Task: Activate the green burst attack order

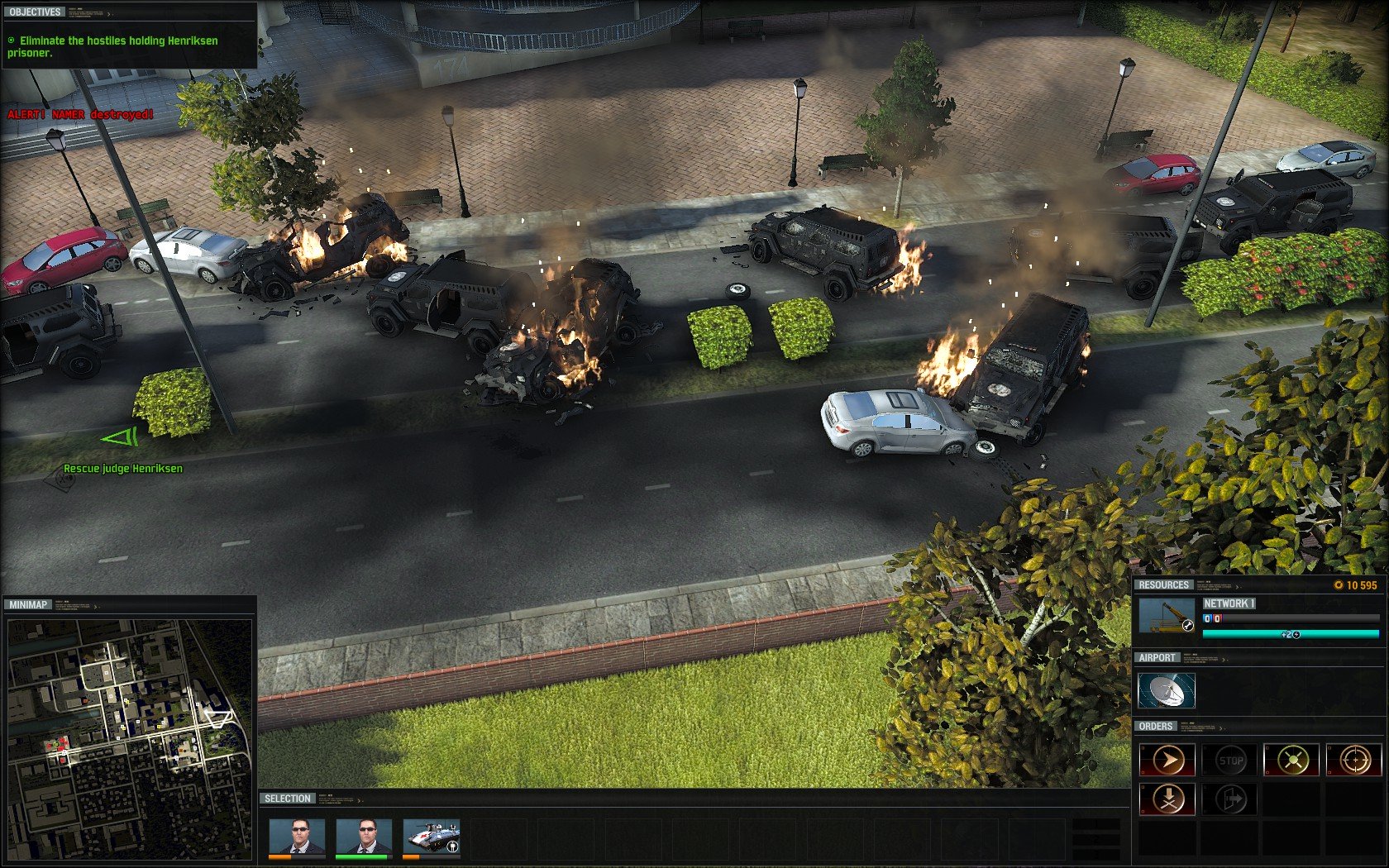Action: point(1292,760)
